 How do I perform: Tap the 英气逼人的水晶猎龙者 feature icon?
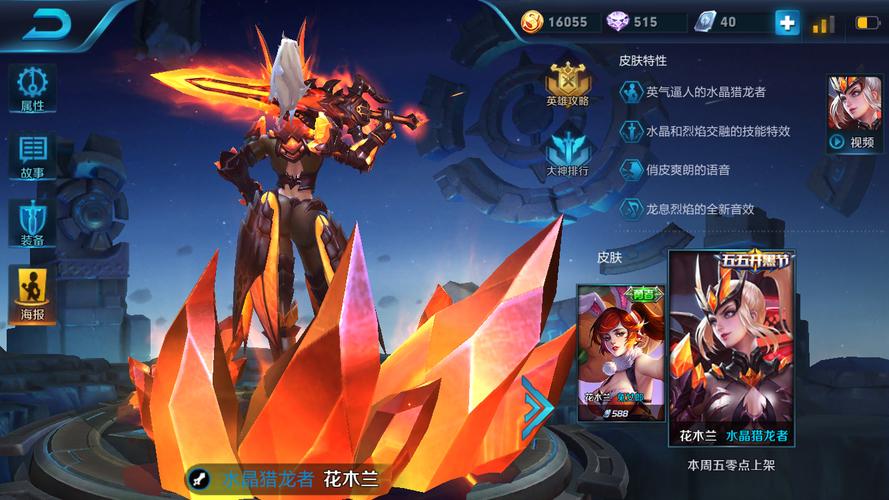(631, 92)
